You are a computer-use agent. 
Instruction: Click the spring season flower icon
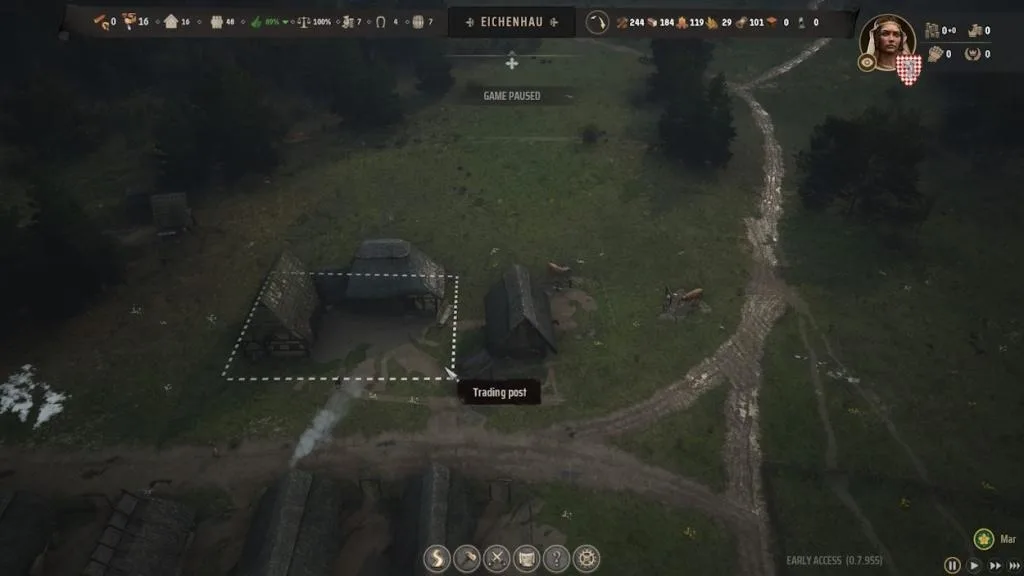[983, 539]
